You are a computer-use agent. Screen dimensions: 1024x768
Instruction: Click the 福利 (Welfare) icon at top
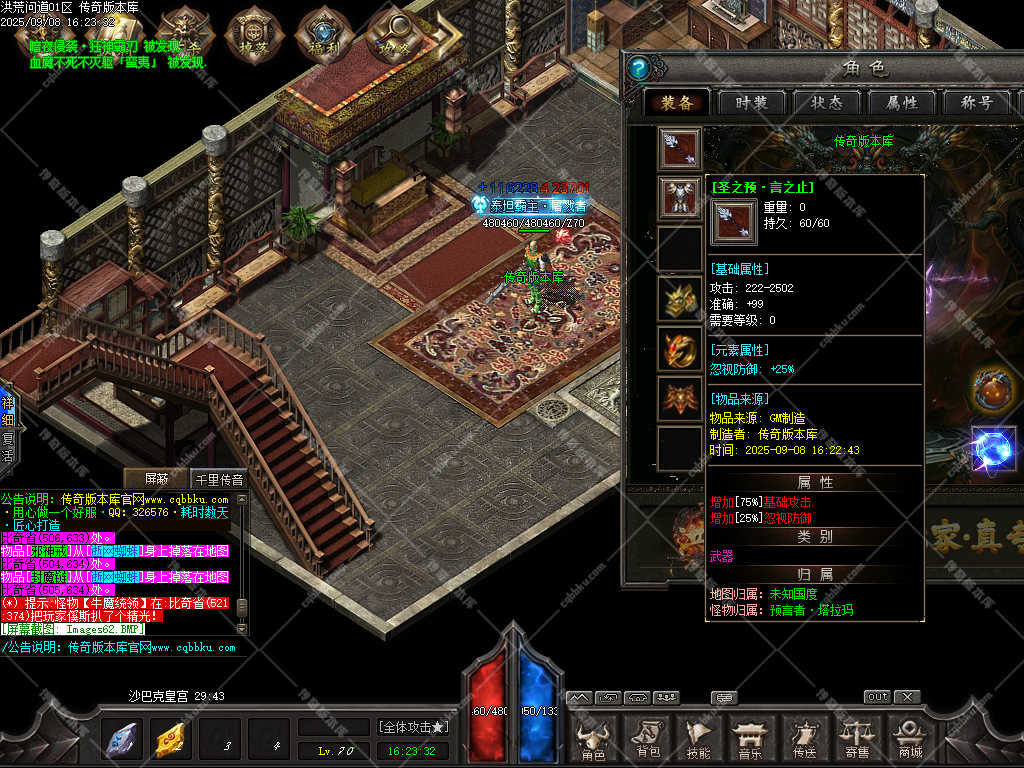point(322,33)
